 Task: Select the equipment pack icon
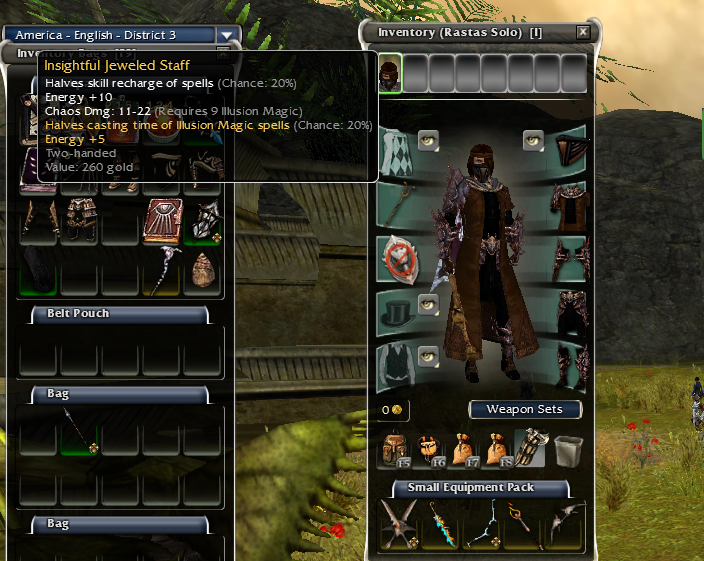[x=530, y=449]
